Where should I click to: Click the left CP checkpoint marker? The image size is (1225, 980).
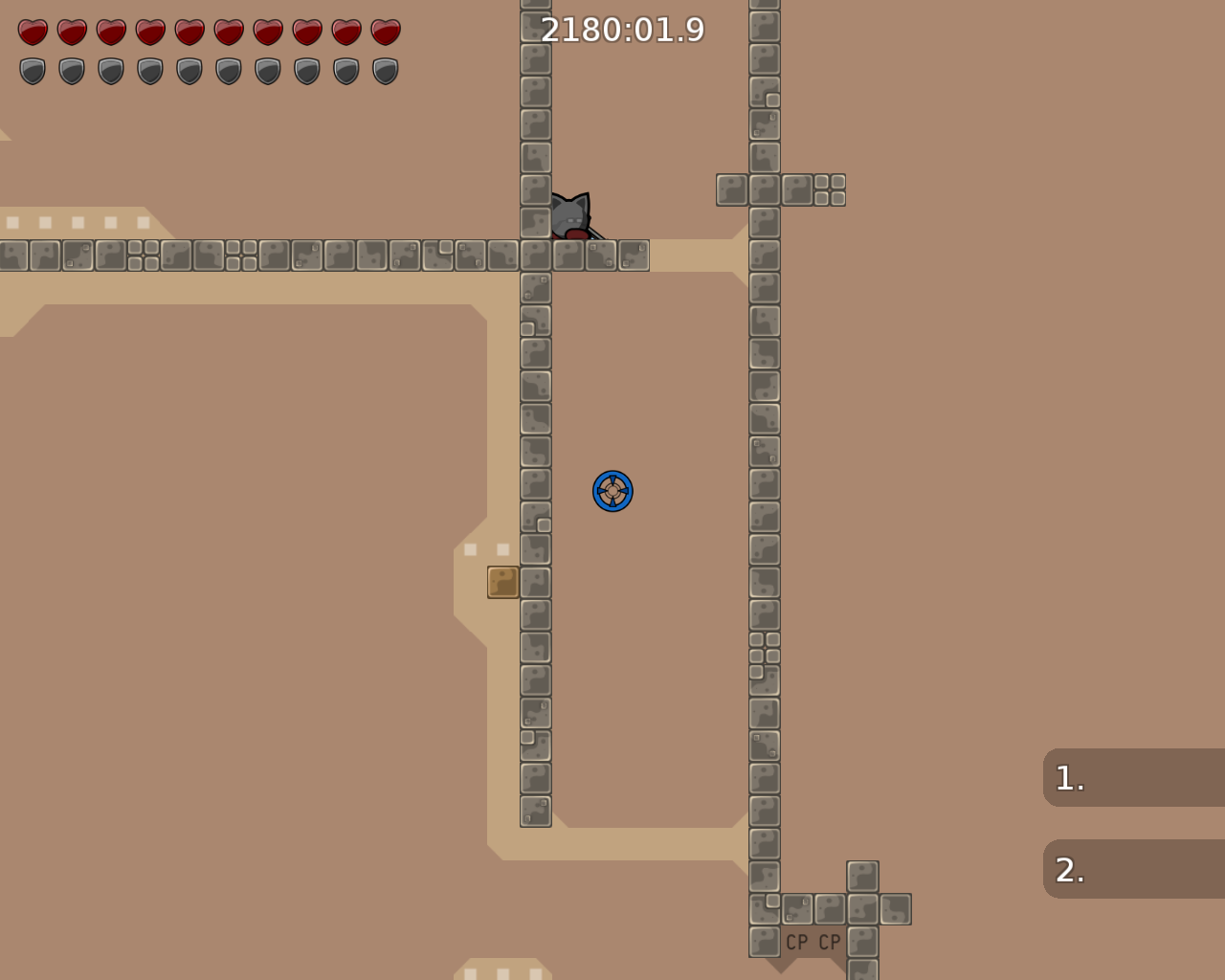(795, 942)
